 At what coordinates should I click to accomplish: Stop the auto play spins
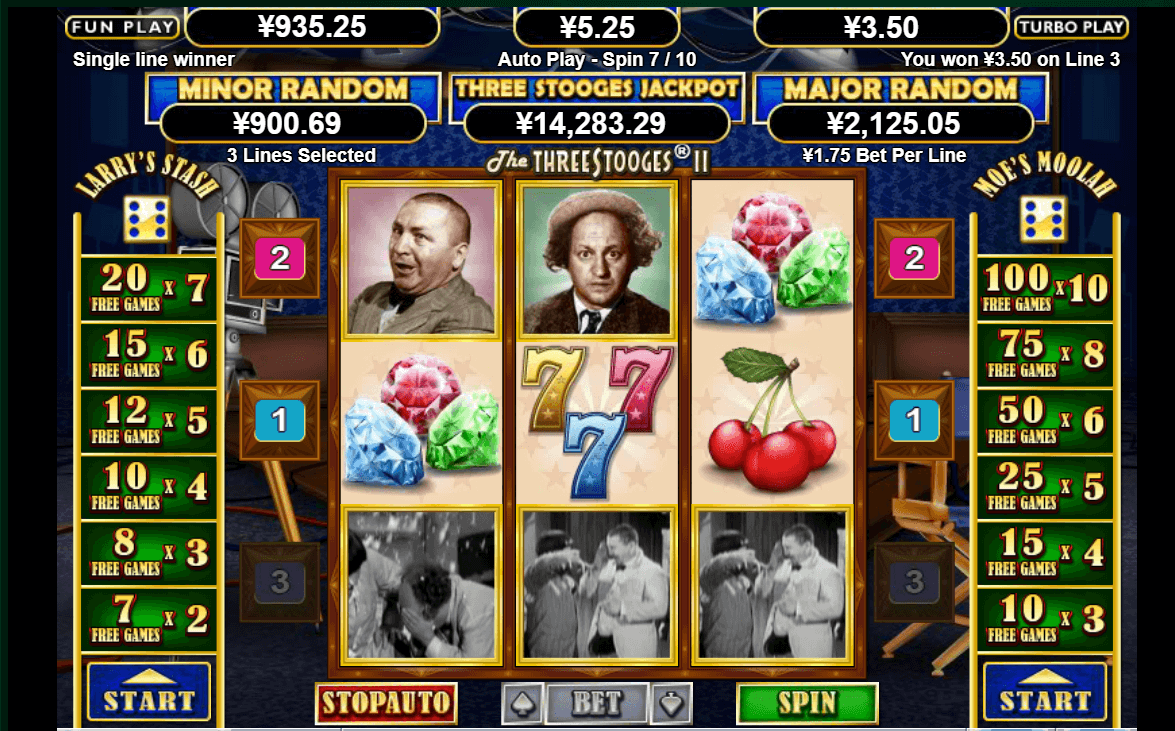[386, 703]
